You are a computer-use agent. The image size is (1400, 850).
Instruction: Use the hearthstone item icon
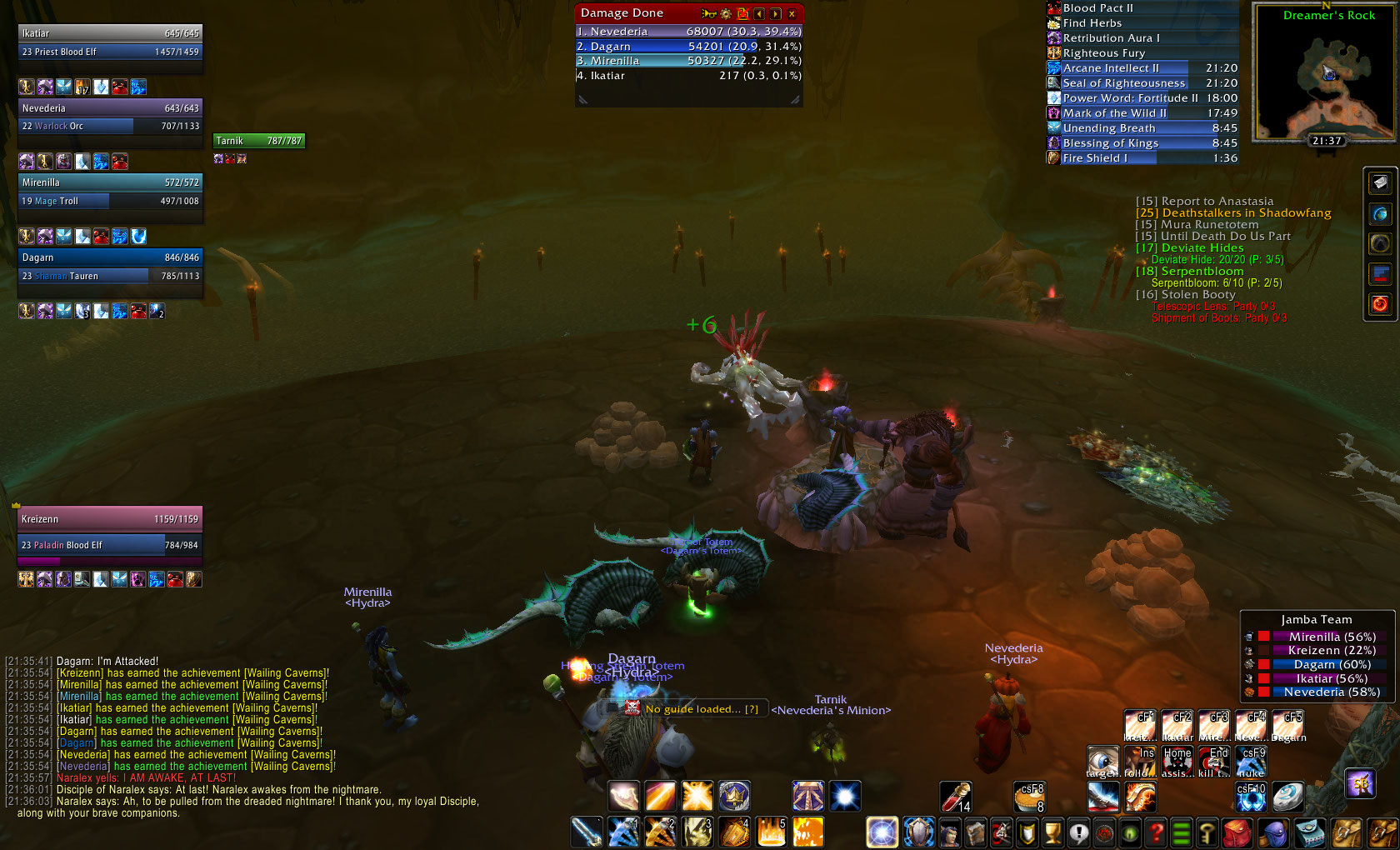[1287, 797]
